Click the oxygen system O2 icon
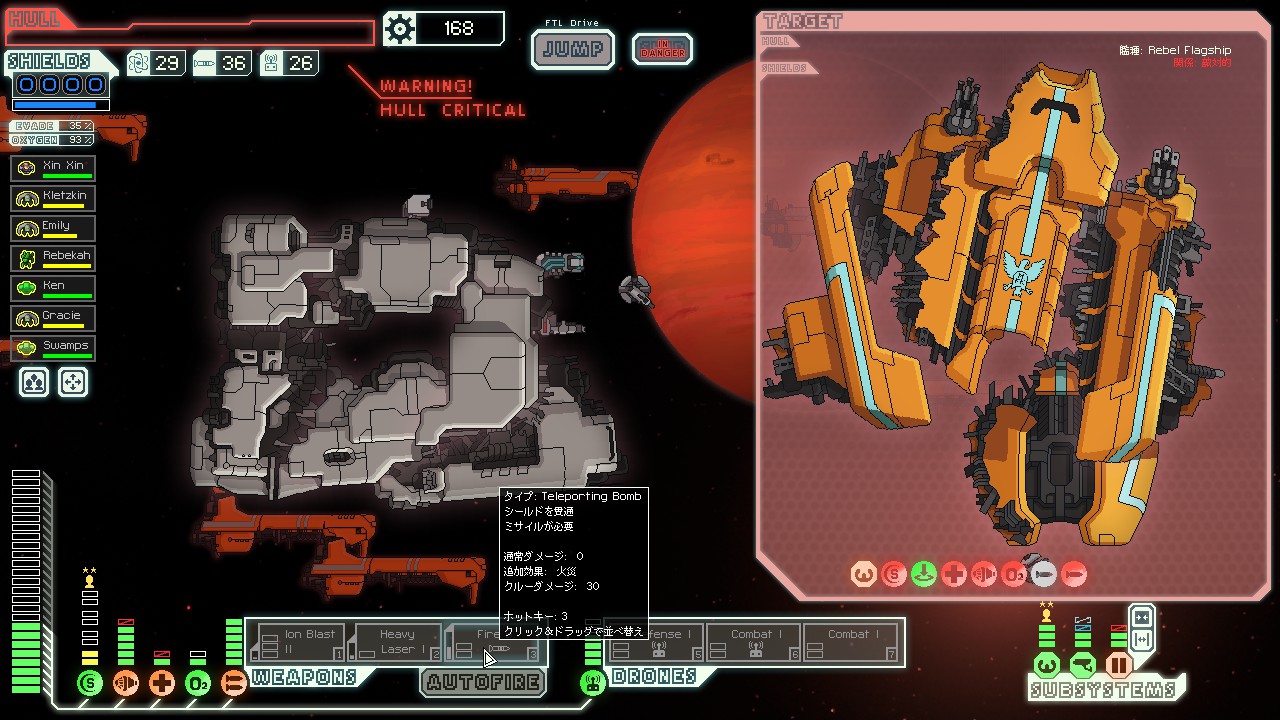This screenshot has height=720, width=1280. point(197,684)
